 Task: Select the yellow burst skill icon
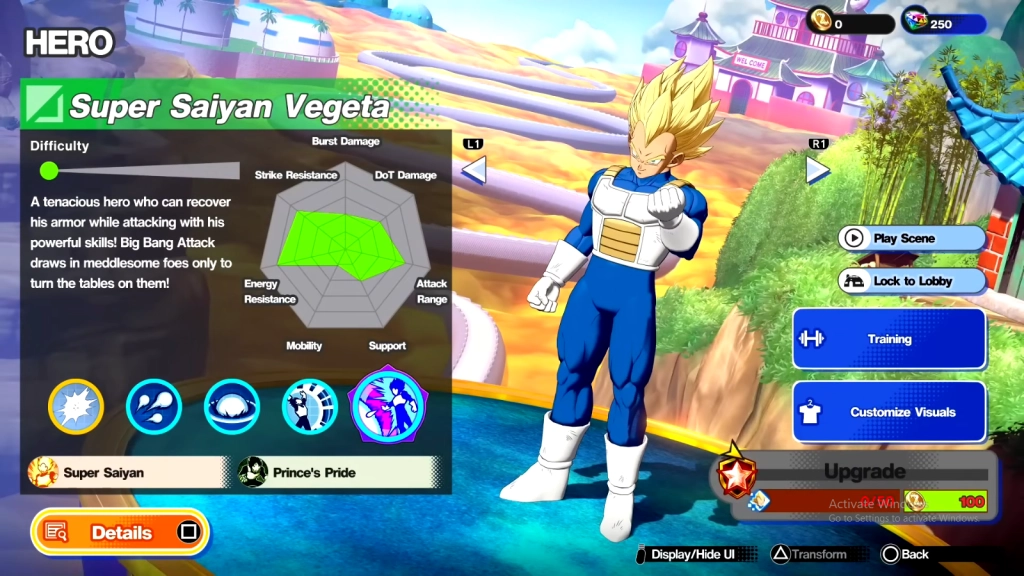76,407
